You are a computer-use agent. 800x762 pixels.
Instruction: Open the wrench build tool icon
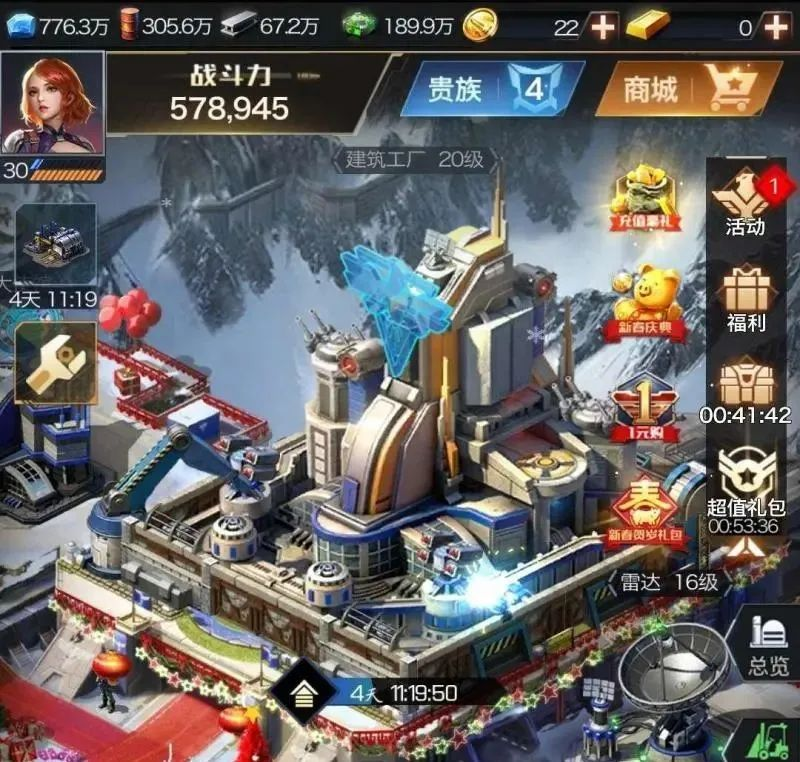pyautogui.click(x=56, y=362)
